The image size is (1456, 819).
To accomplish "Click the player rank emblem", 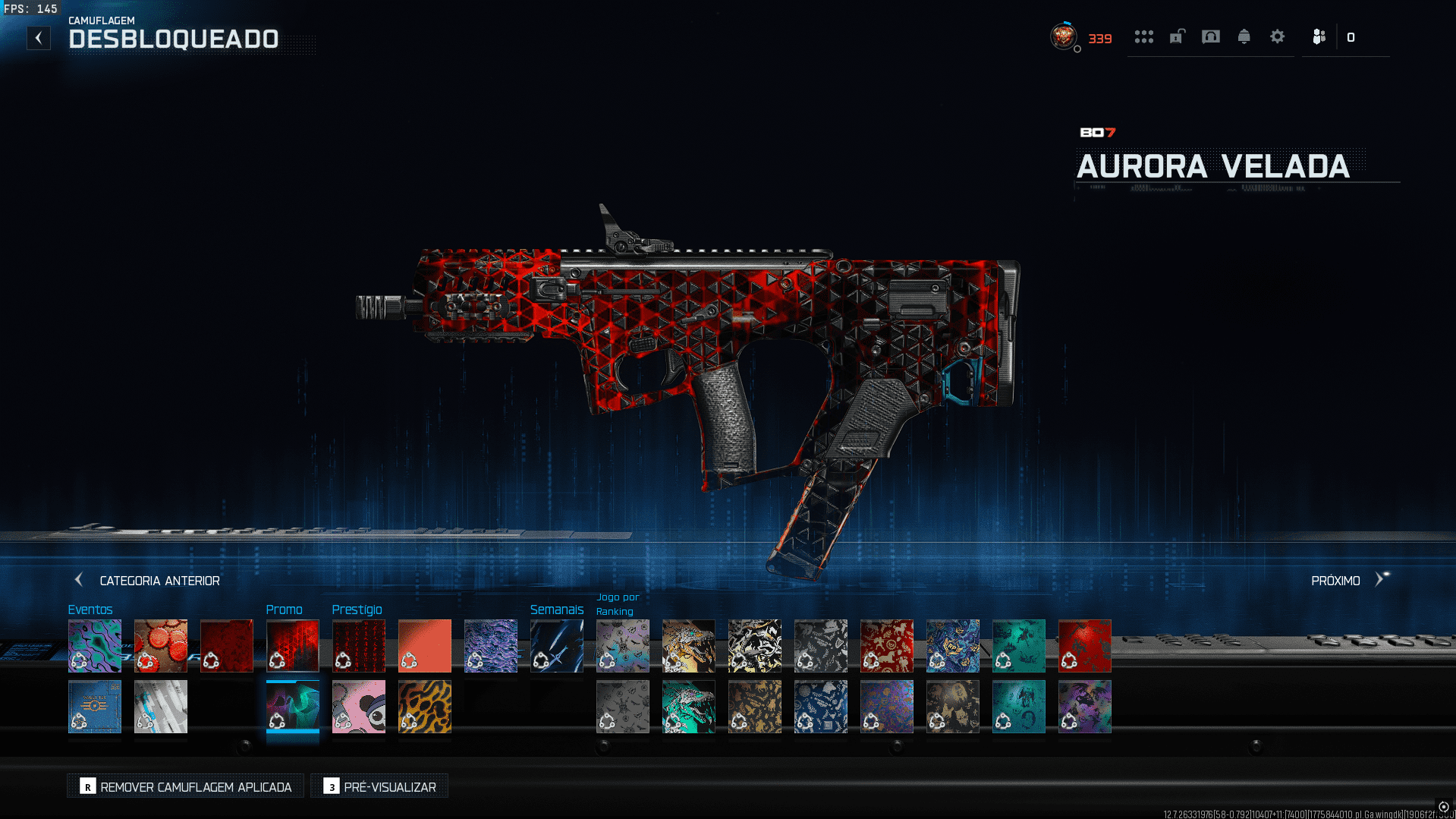I will [x=1063, y=36].
